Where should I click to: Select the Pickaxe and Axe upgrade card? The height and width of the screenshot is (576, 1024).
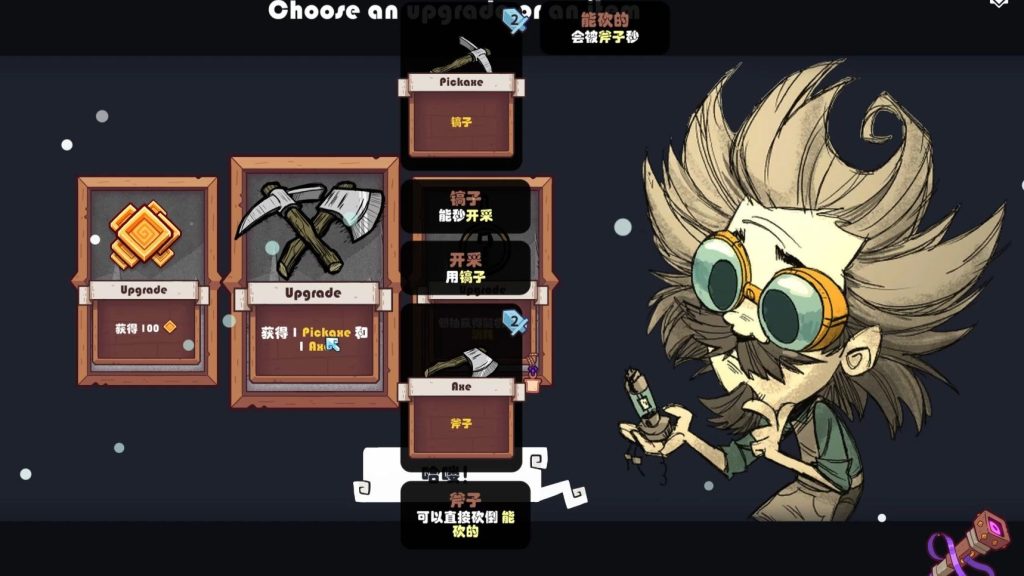312,280
